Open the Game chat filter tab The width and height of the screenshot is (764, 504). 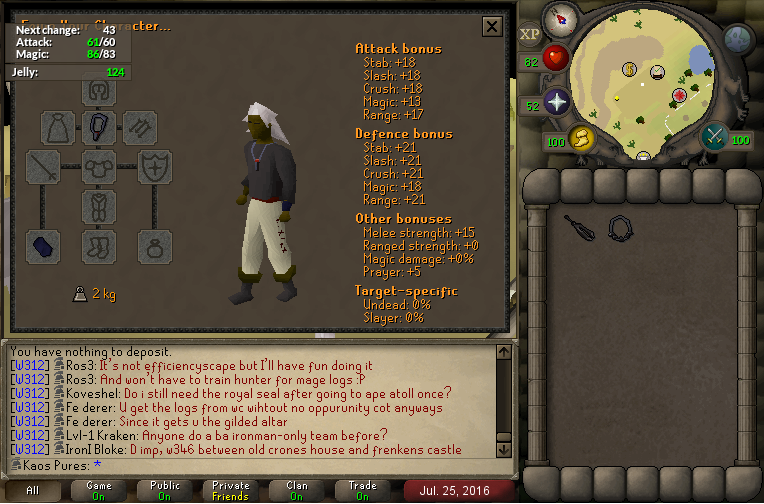[x=99, y=491]
